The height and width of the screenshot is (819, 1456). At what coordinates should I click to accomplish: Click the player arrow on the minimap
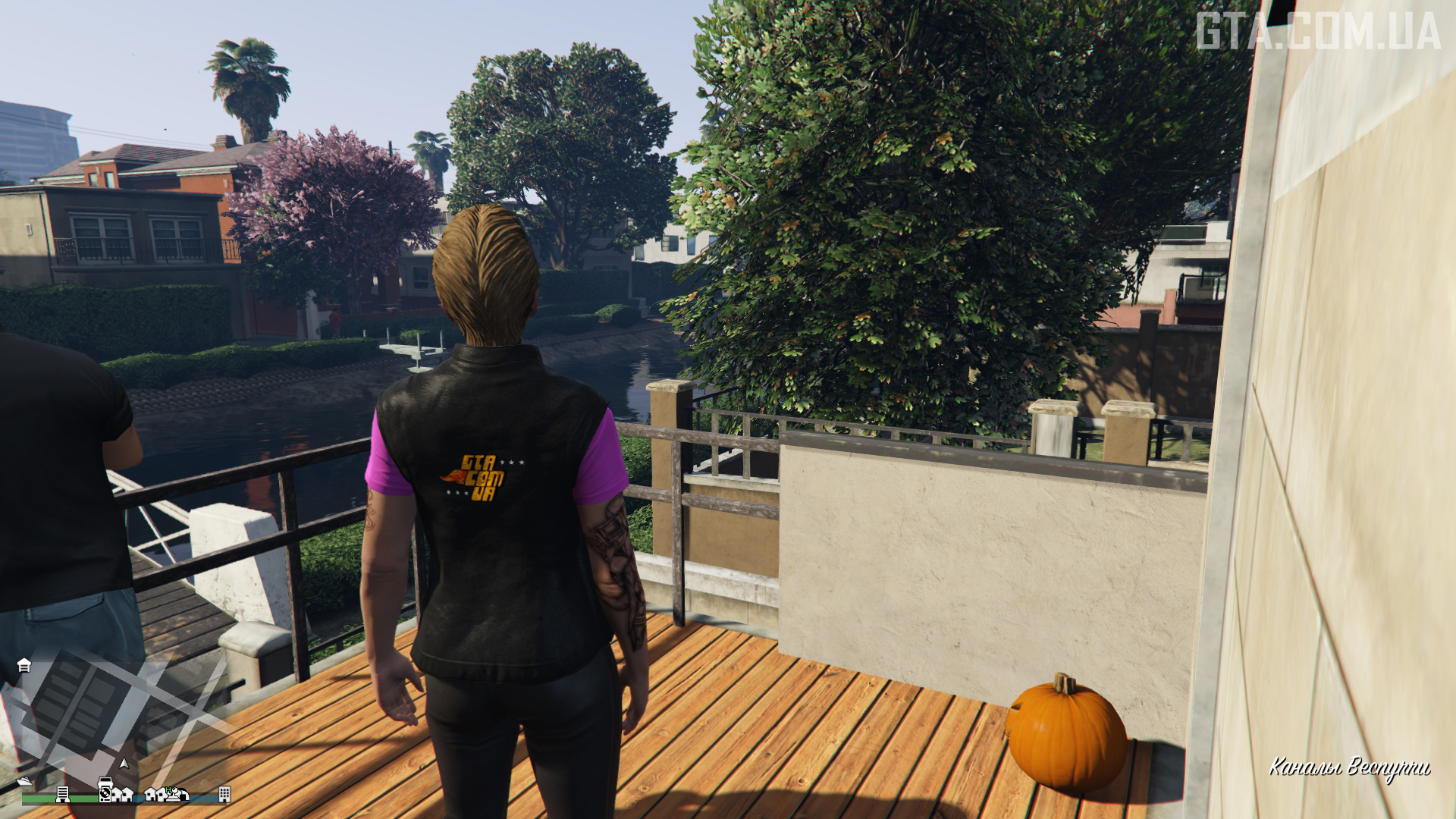[124, 763]
